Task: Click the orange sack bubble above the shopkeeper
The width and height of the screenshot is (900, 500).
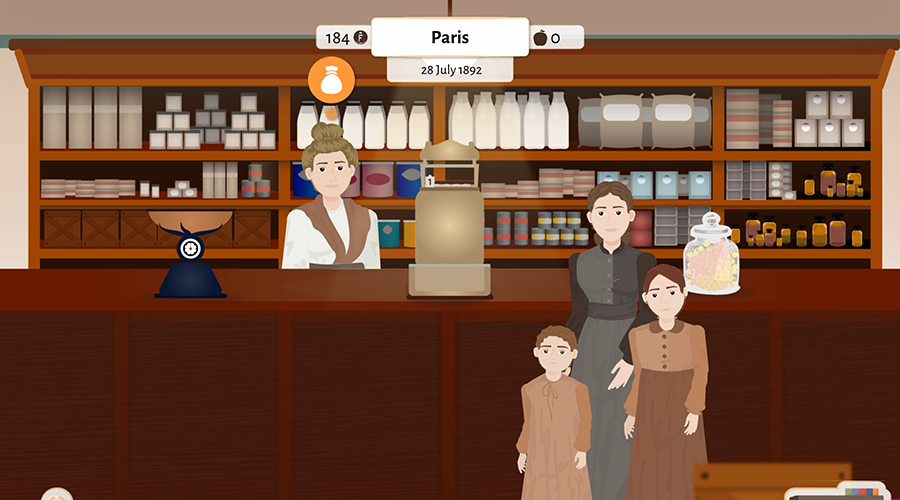Action: [x=331, y=80]
